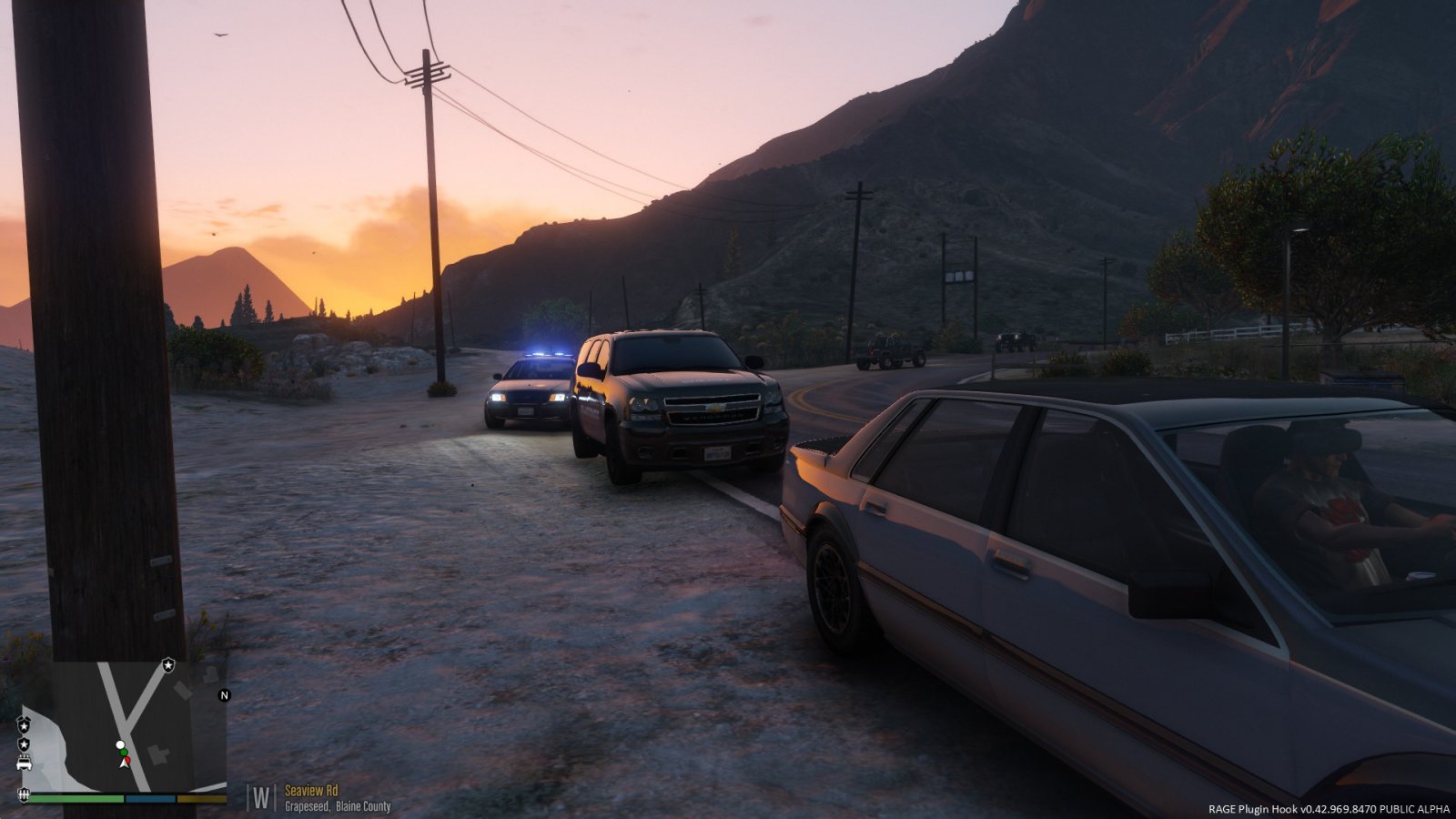This screenshot has width=1456, height=819.
Task: Select the barred-shield blip beside the health bar
Action: coord(24,796)
